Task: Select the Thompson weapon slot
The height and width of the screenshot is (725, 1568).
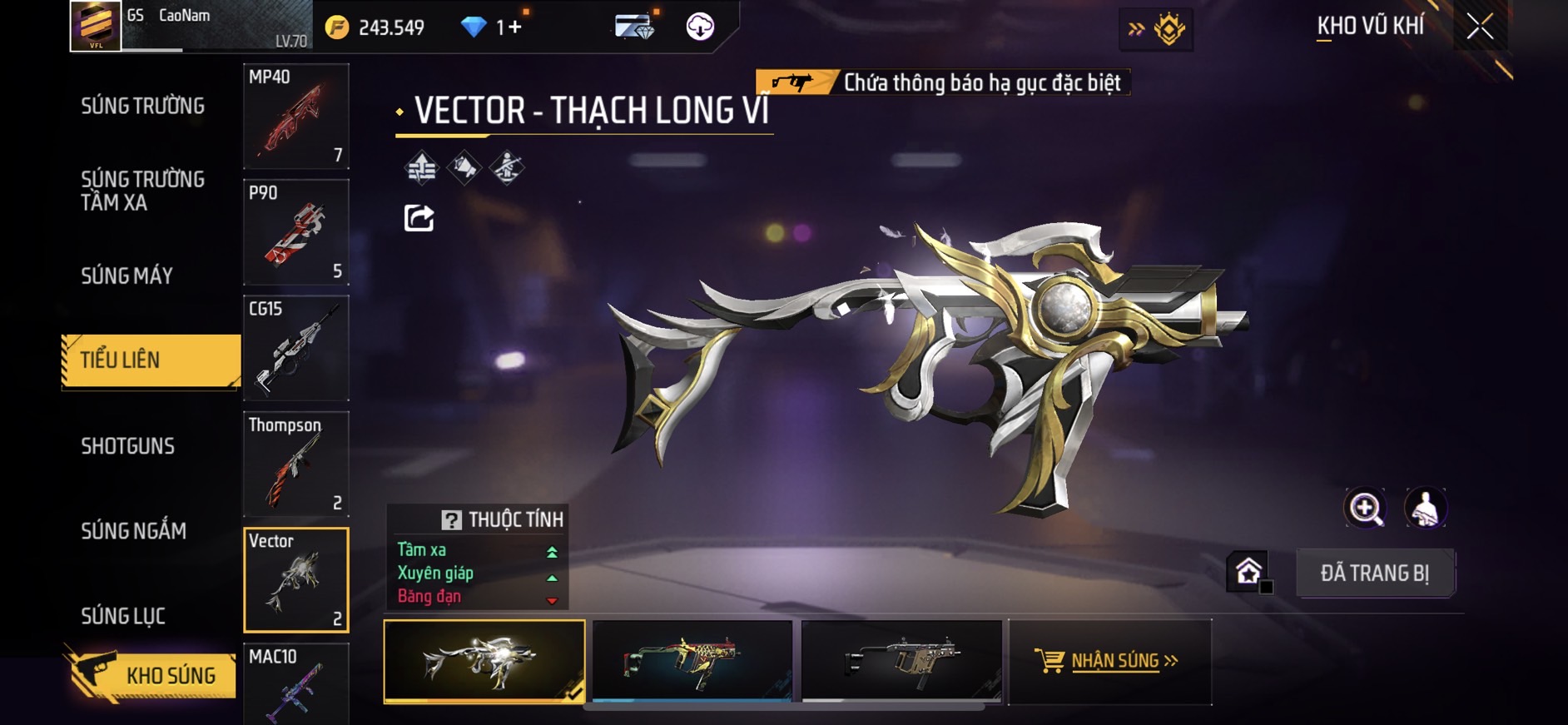Action: (x=295, y=464)
